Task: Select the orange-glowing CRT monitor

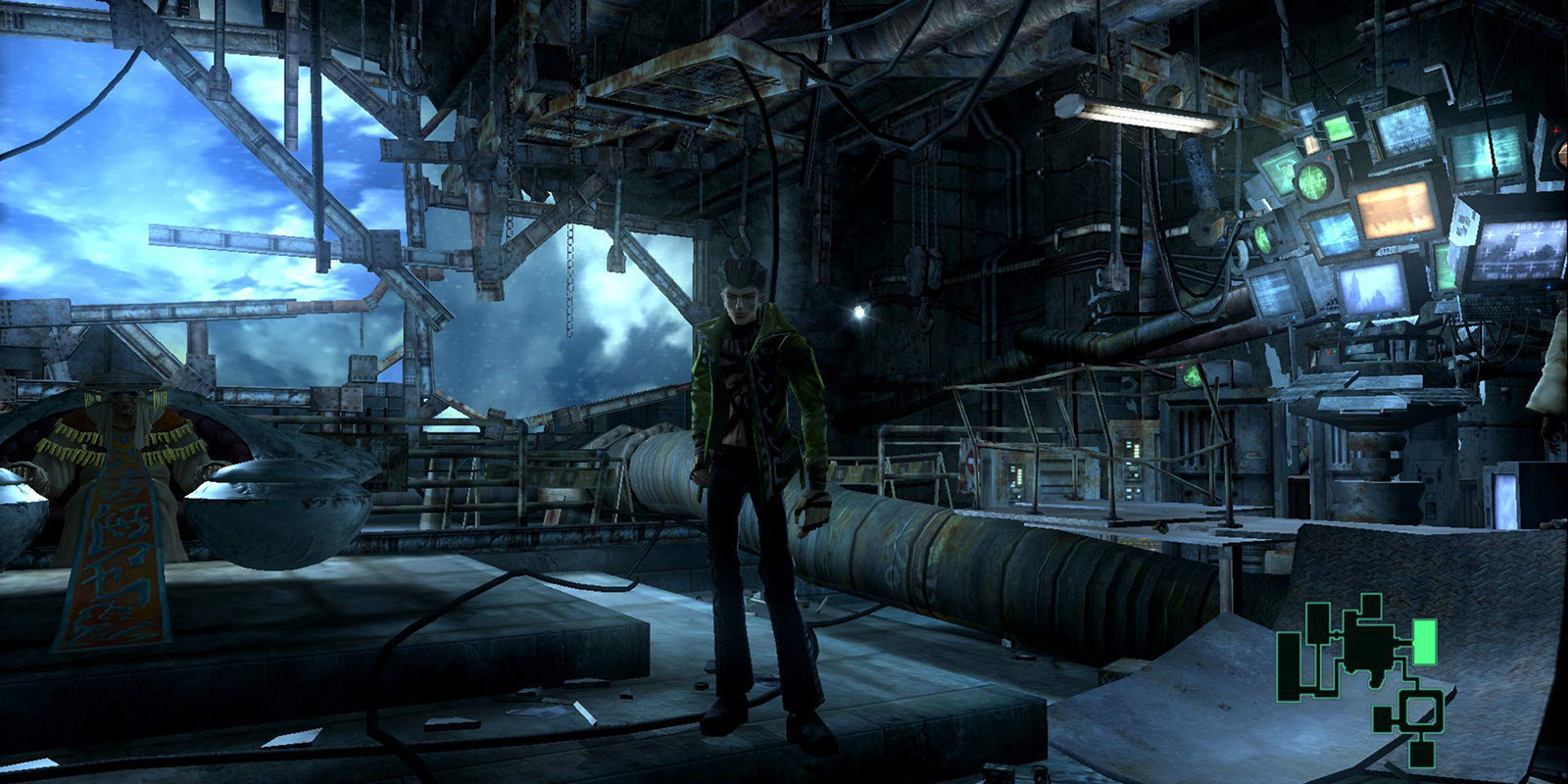Action: 1395,213
